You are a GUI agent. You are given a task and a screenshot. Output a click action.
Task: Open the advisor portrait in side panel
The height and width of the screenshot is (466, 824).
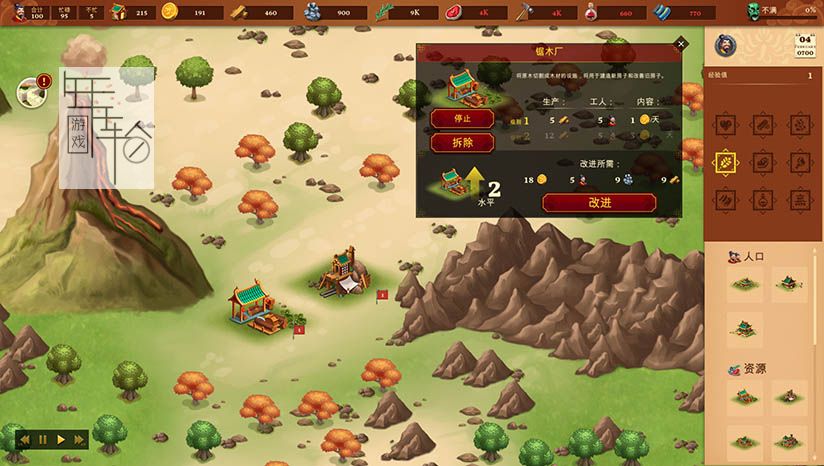(x=727, y=45)
